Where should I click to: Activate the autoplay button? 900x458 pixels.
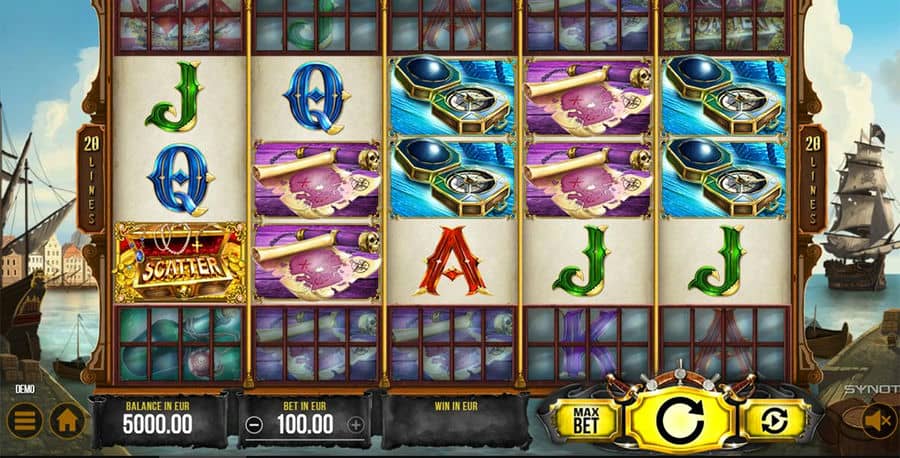[773, 419]
